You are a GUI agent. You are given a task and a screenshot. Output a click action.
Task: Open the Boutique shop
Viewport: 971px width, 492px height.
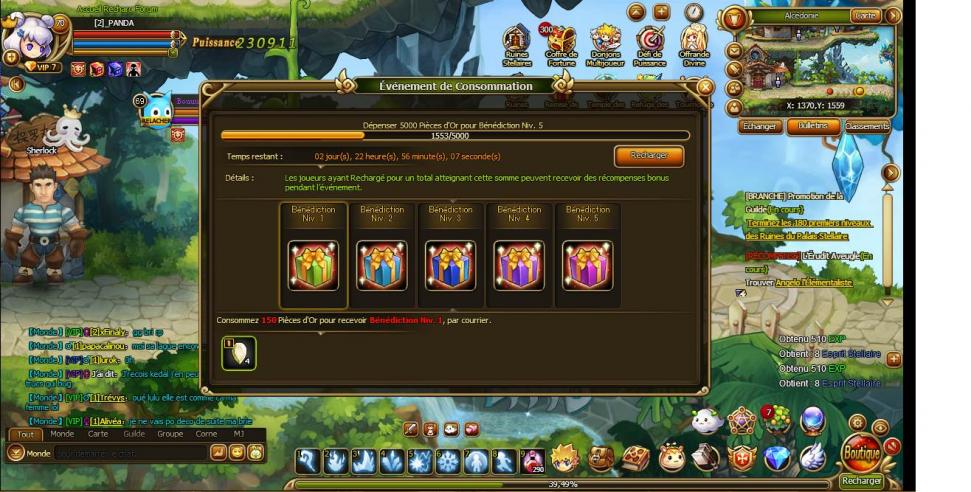861,452
